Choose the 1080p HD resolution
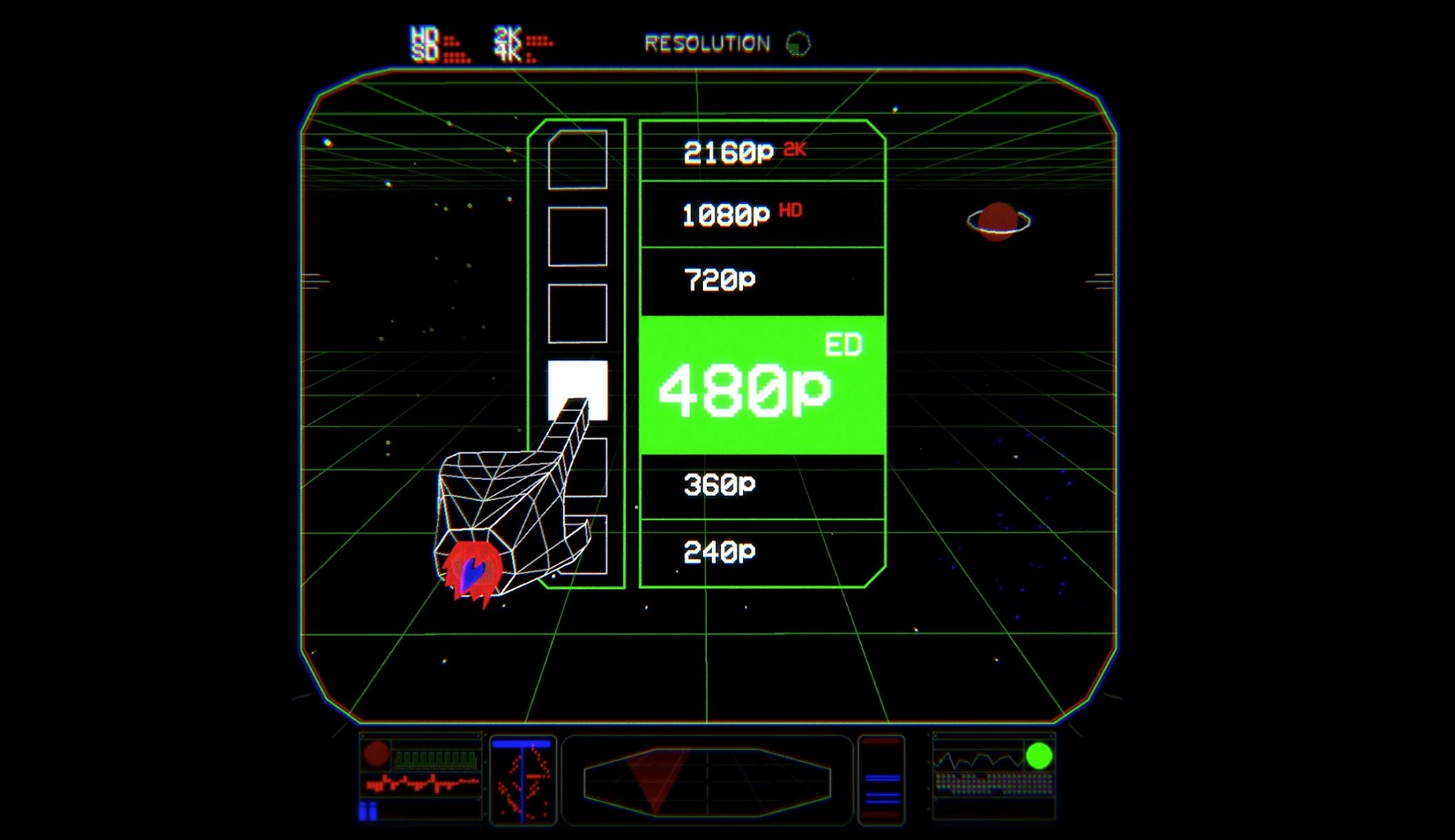This screenshot has width=1455, height=840. [x=761, y=214]
